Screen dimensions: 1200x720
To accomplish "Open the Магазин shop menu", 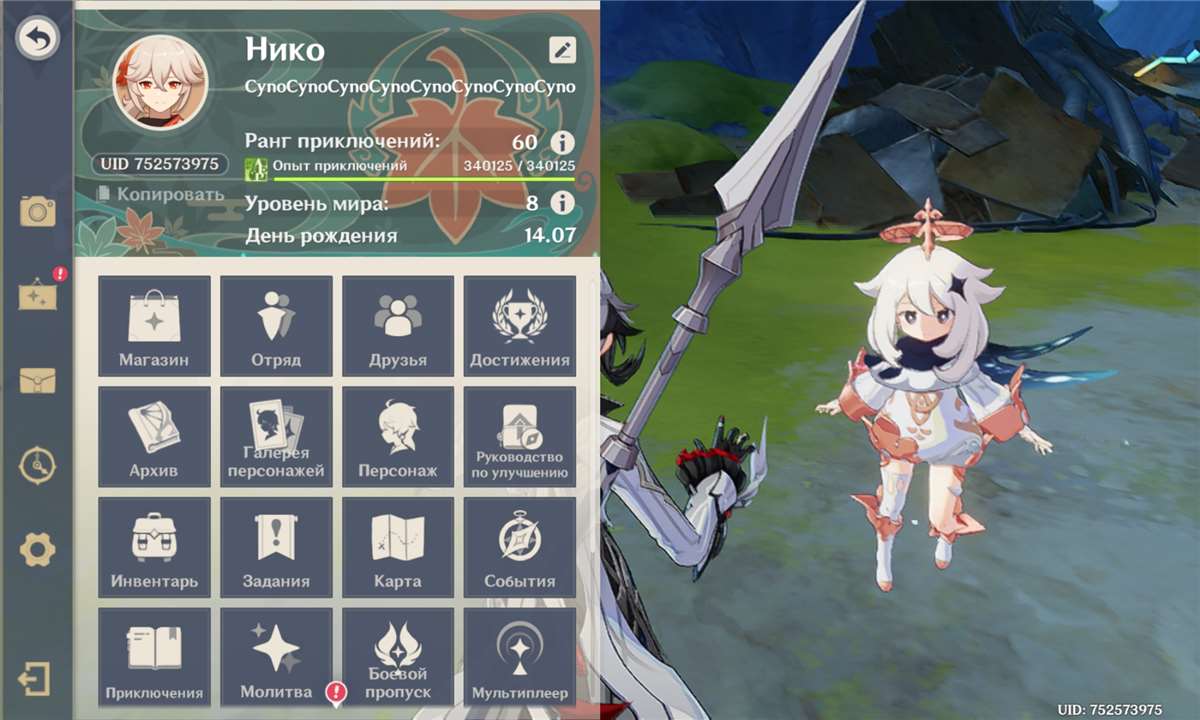I will coord(154,326).
